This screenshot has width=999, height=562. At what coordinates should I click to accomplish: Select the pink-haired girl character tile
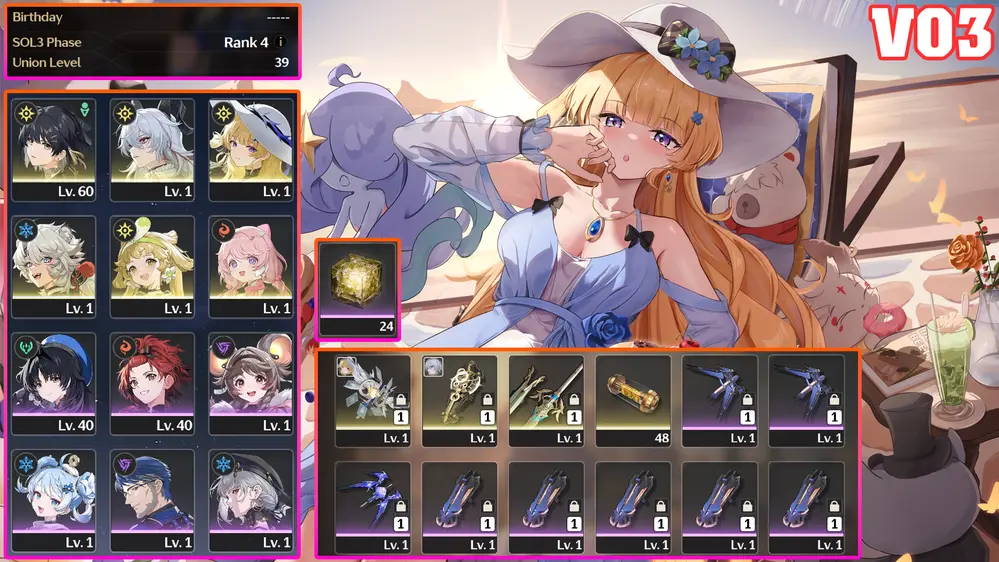pyautogui.click(x=249, y=265)
